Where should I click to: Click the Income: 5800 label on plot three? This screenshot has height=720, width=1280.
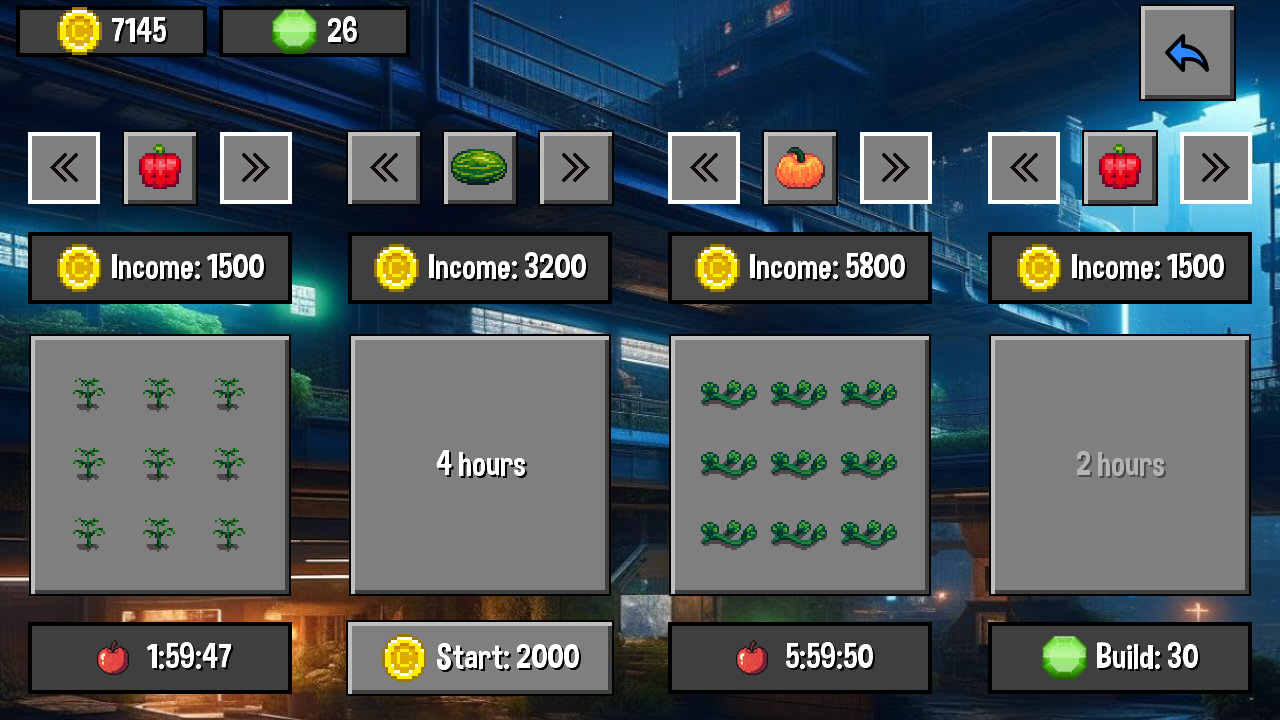tap(799, 267)
